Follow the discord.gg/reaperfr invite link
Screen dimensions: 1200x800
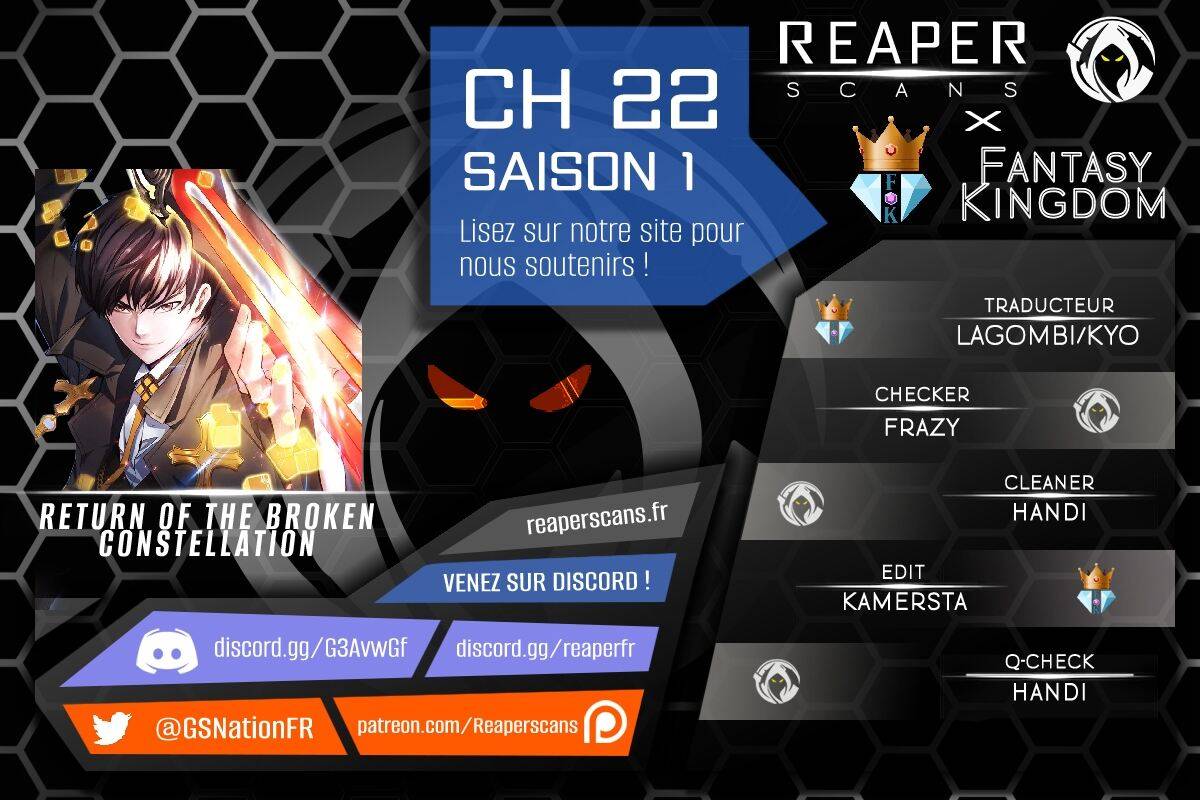(545, 648)
